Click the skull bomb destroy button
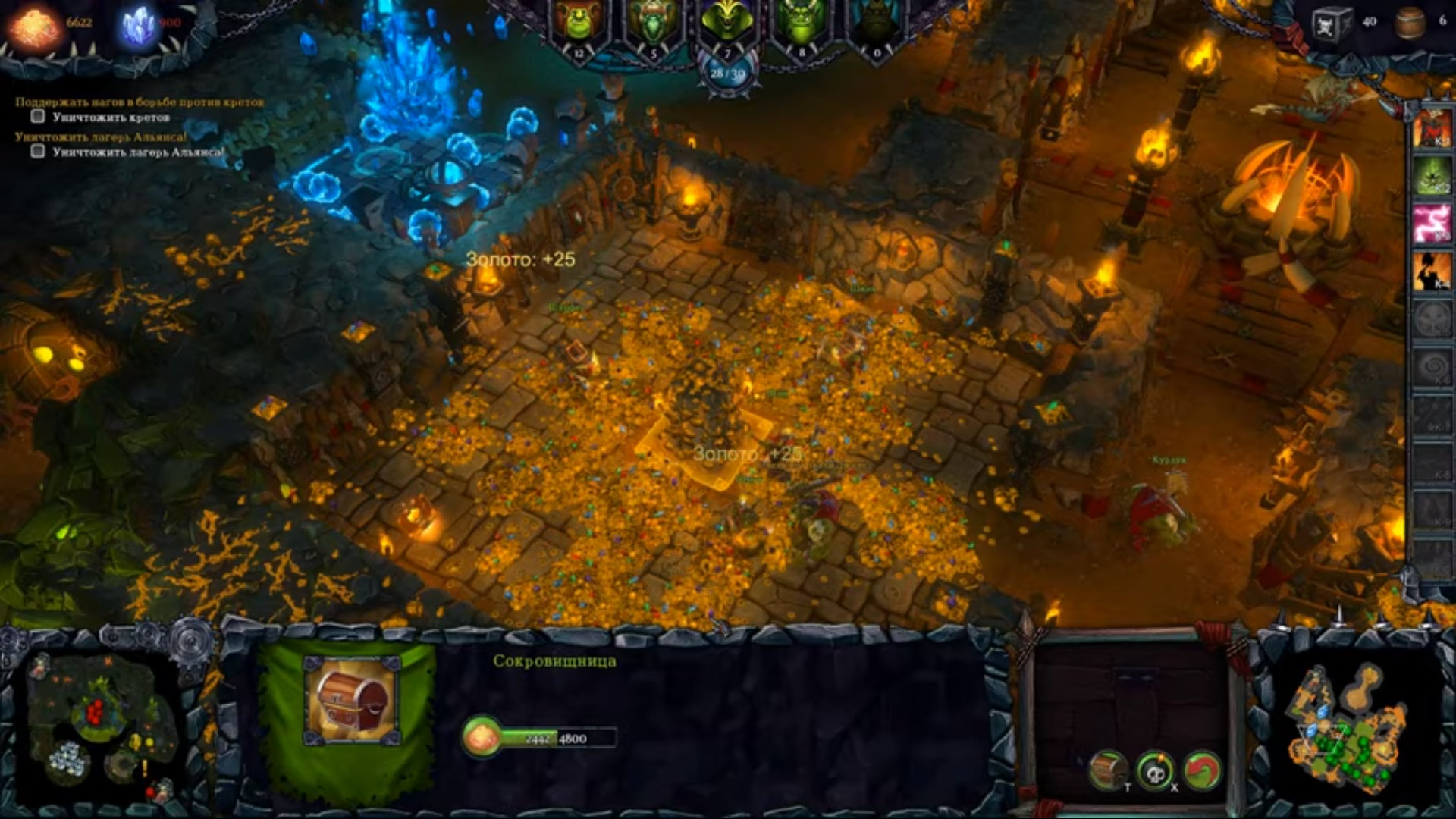Screen dimensions: 1456x819 click(1155, 771)
